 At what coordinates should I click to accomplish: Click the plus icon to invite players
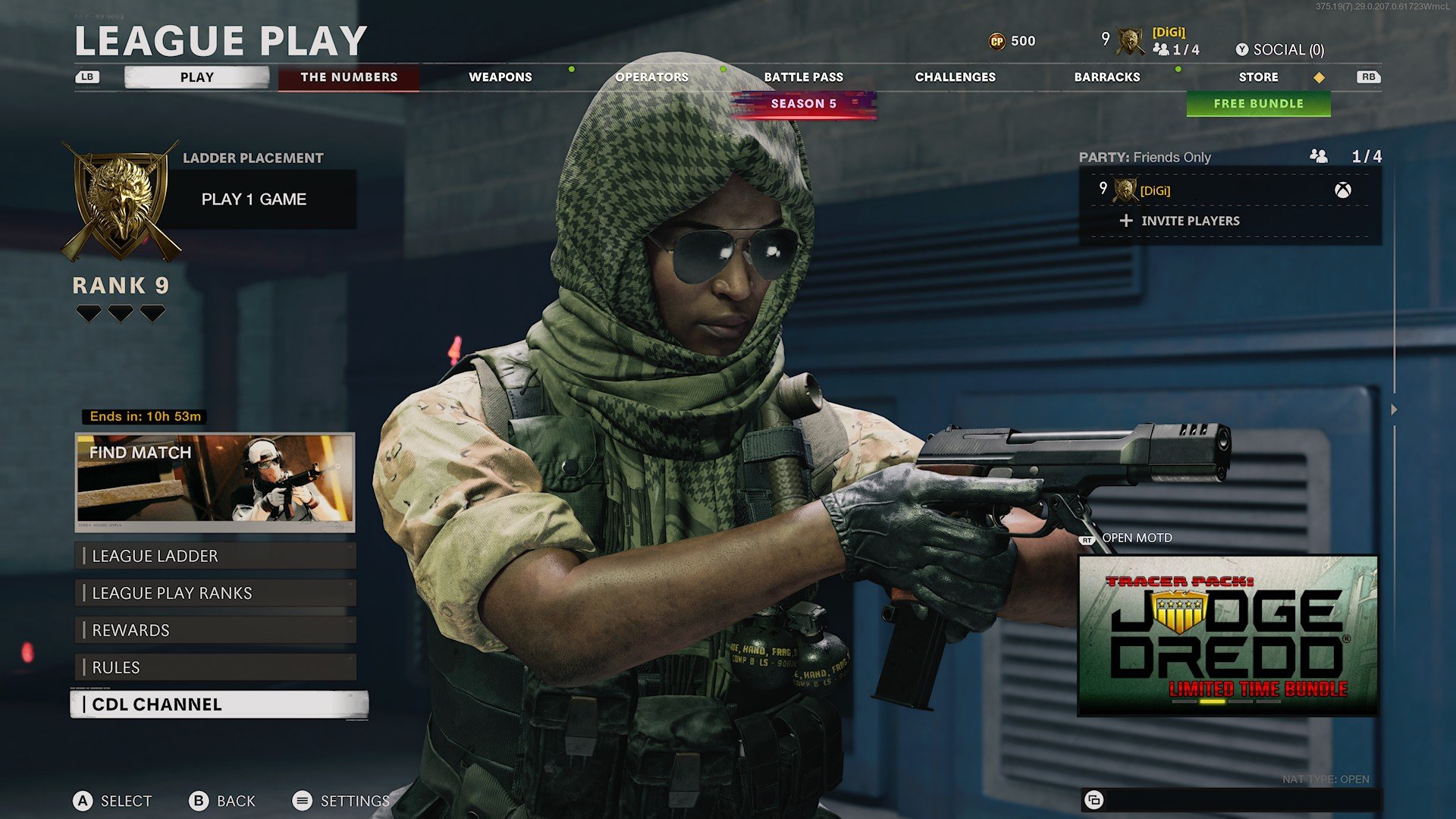click(1125, 221)
